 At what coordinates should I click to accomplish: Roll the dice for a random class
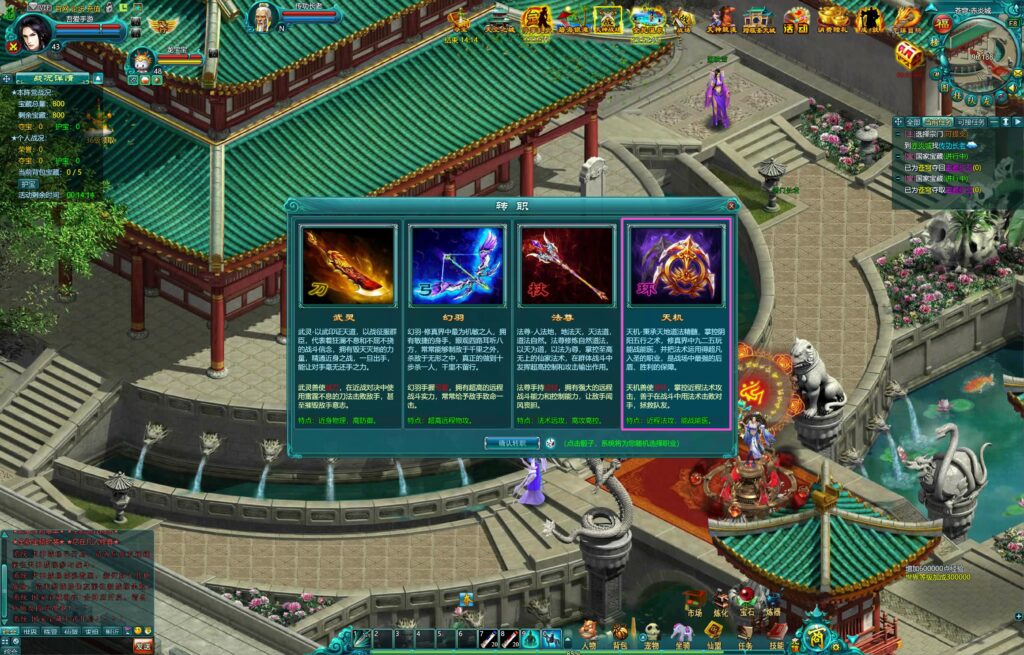550,442
